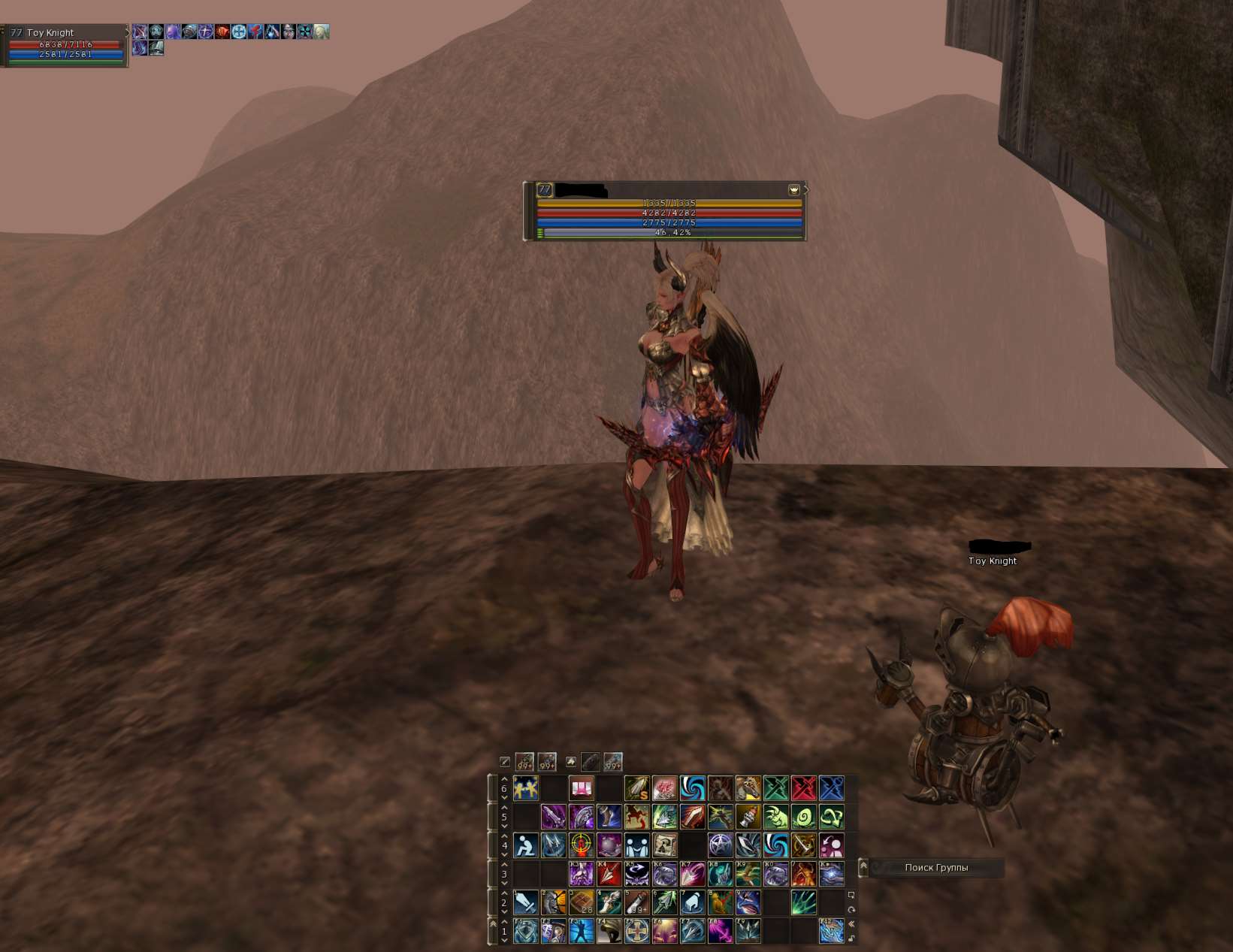Activate the F3 blue silhouette skill
The height and width of the screenshot is (952, 1233).
point(581,931)
